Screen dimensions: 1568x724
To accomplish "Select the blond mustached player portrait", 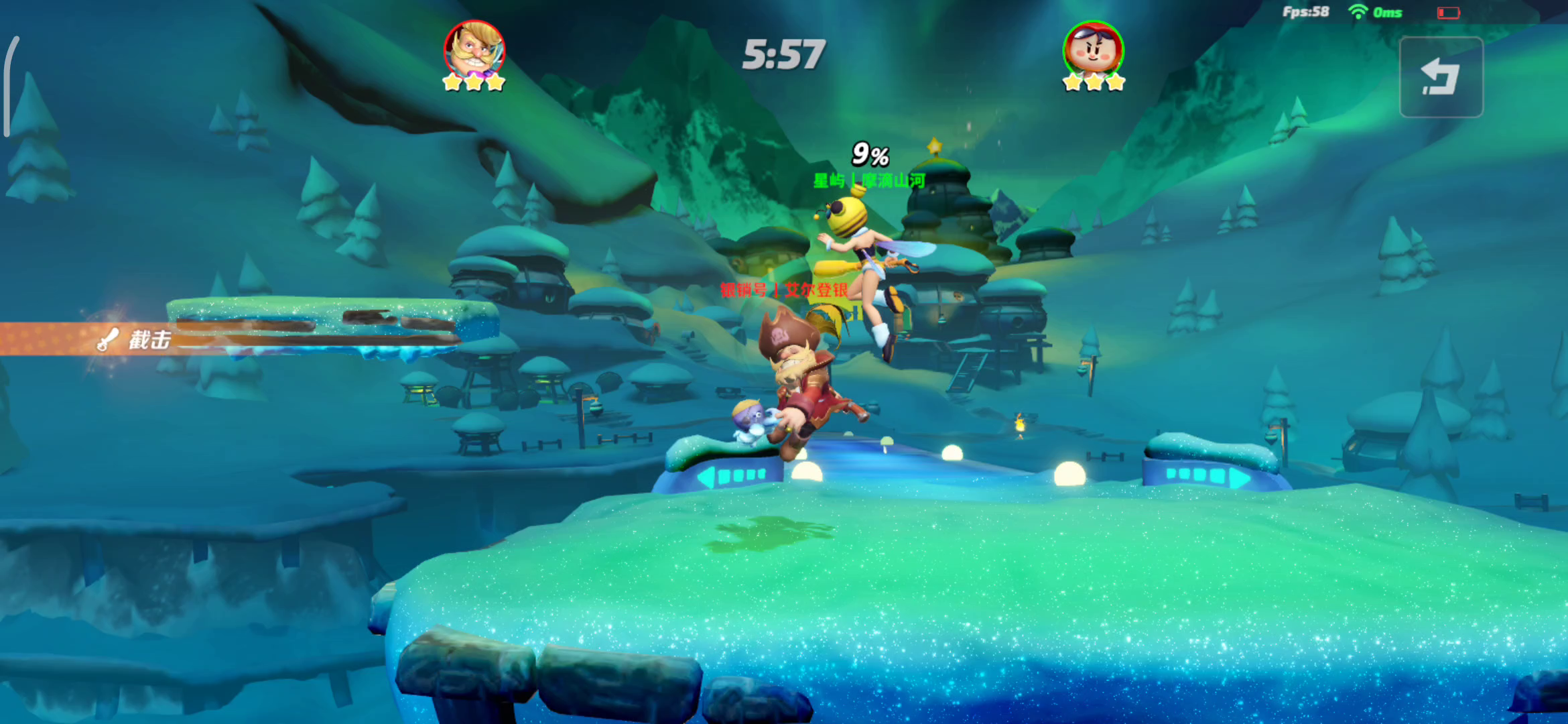I will (x=474, y=50).
